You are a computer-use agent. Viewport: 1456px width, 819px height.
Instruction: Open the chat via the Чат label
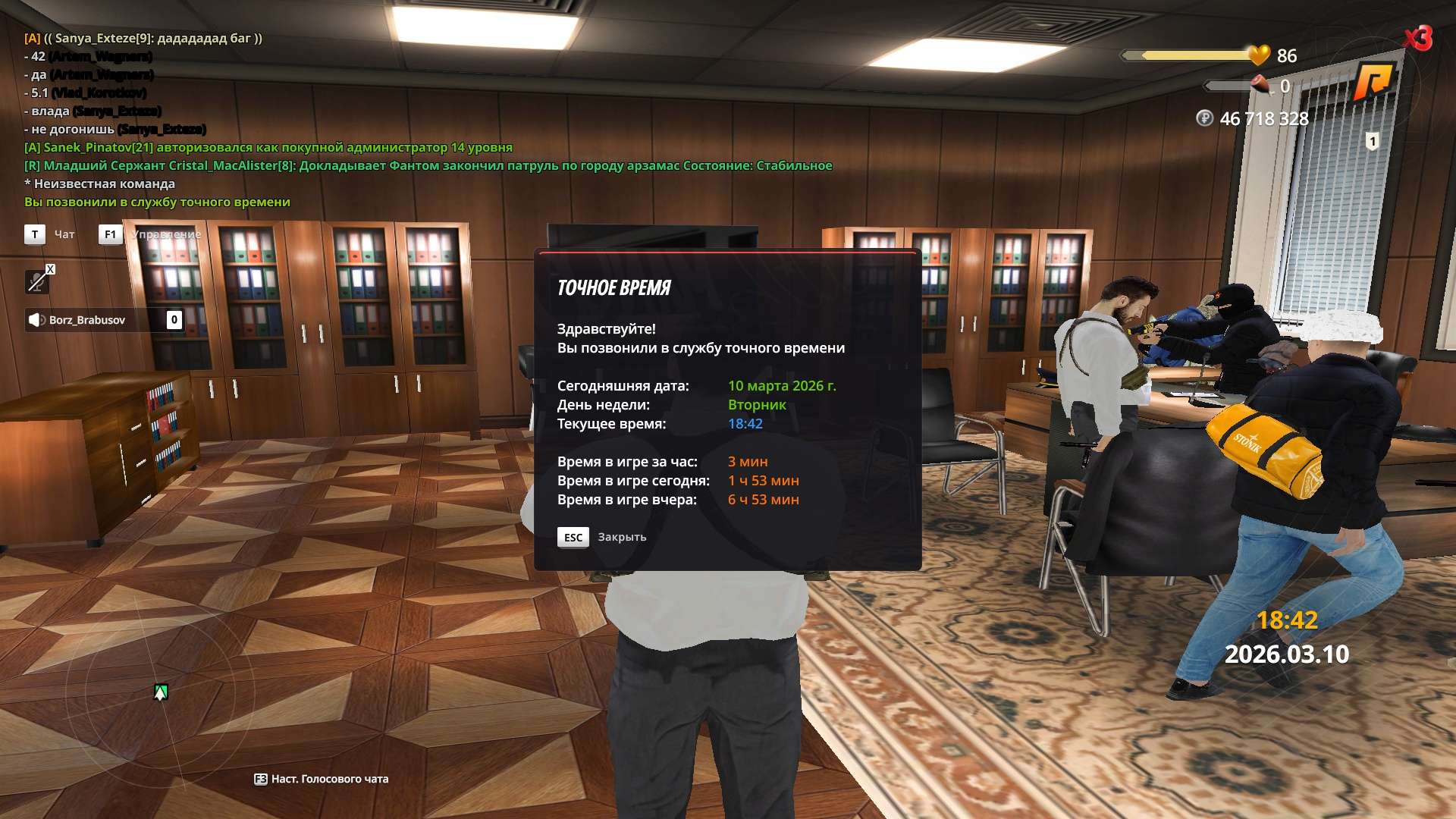(x=64, y=234)
